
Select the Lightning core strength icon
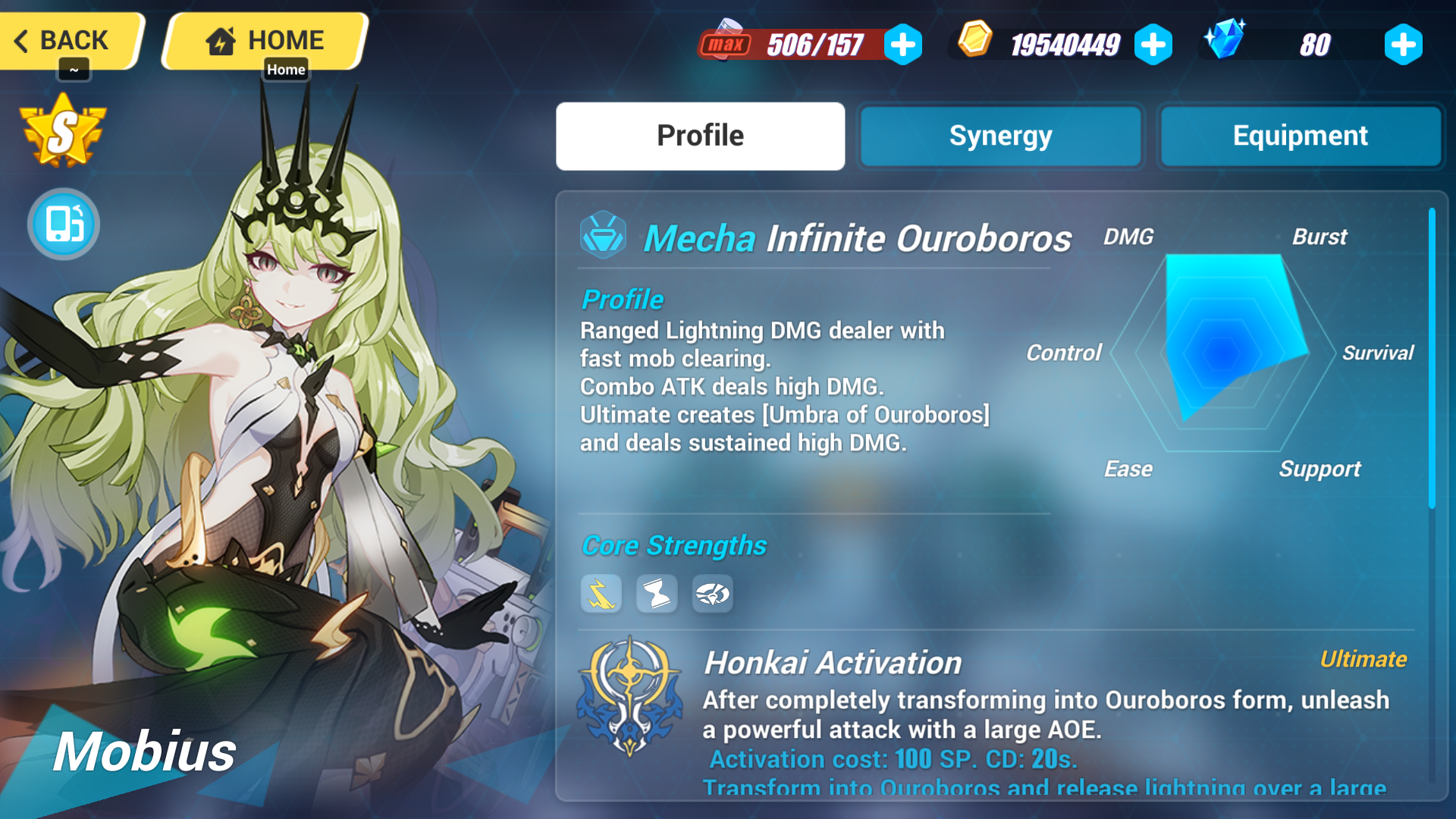(601, 595)
